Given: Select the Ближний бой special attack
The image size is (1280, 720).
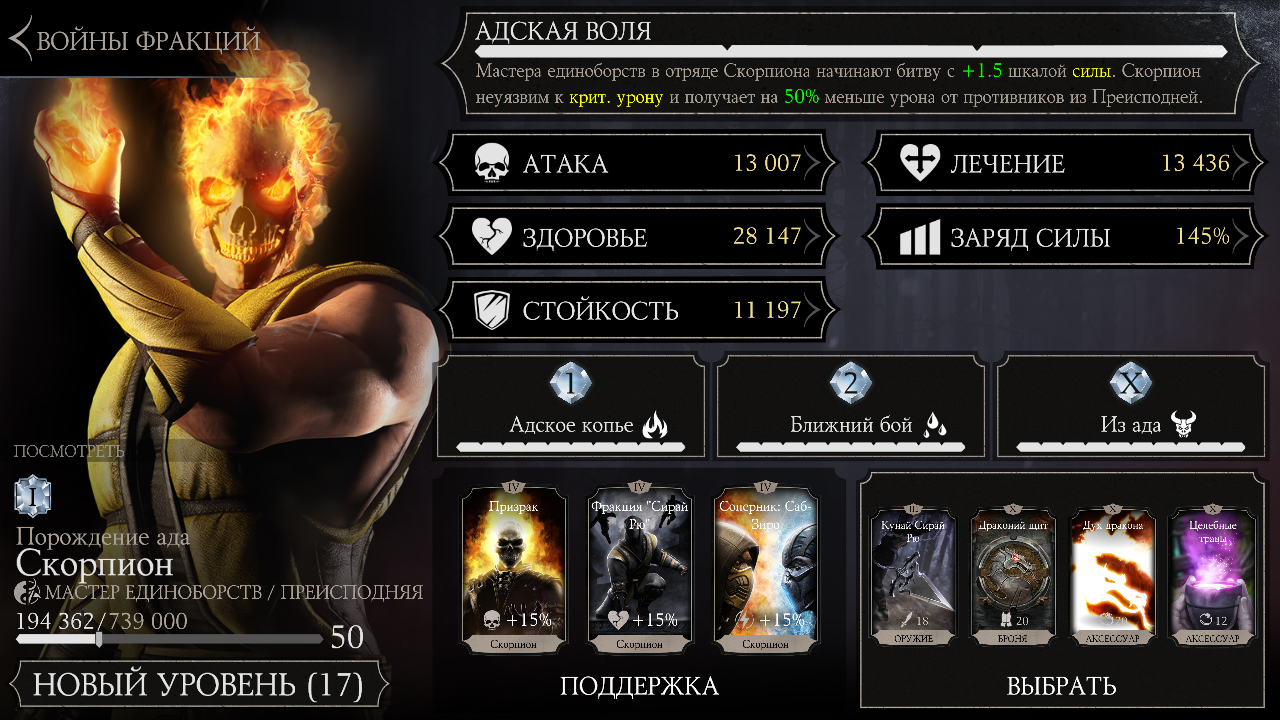Looking at the screenshot, I should pos(851,407).
